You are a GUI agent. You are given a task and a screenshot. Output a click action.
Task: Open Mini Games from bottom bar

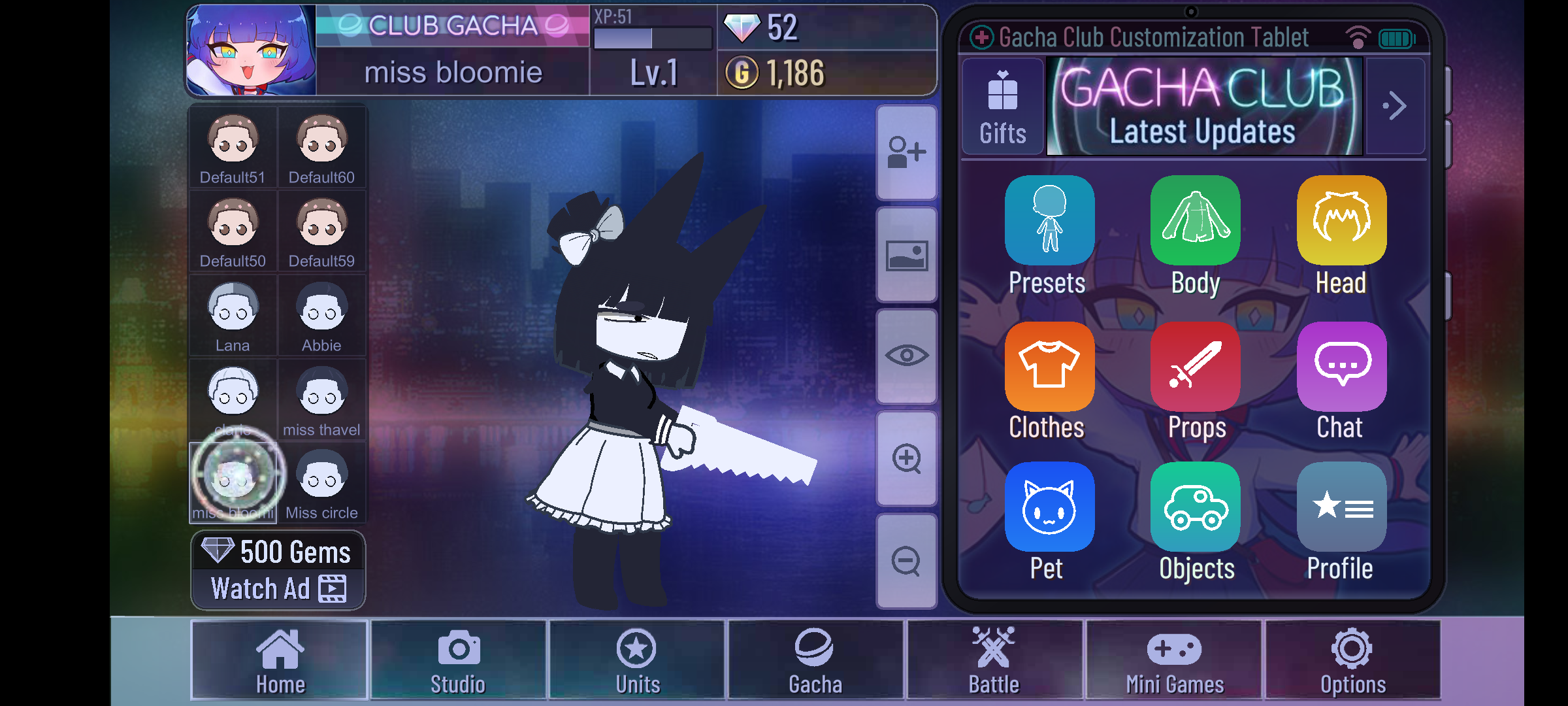[x=1174, y=660]
